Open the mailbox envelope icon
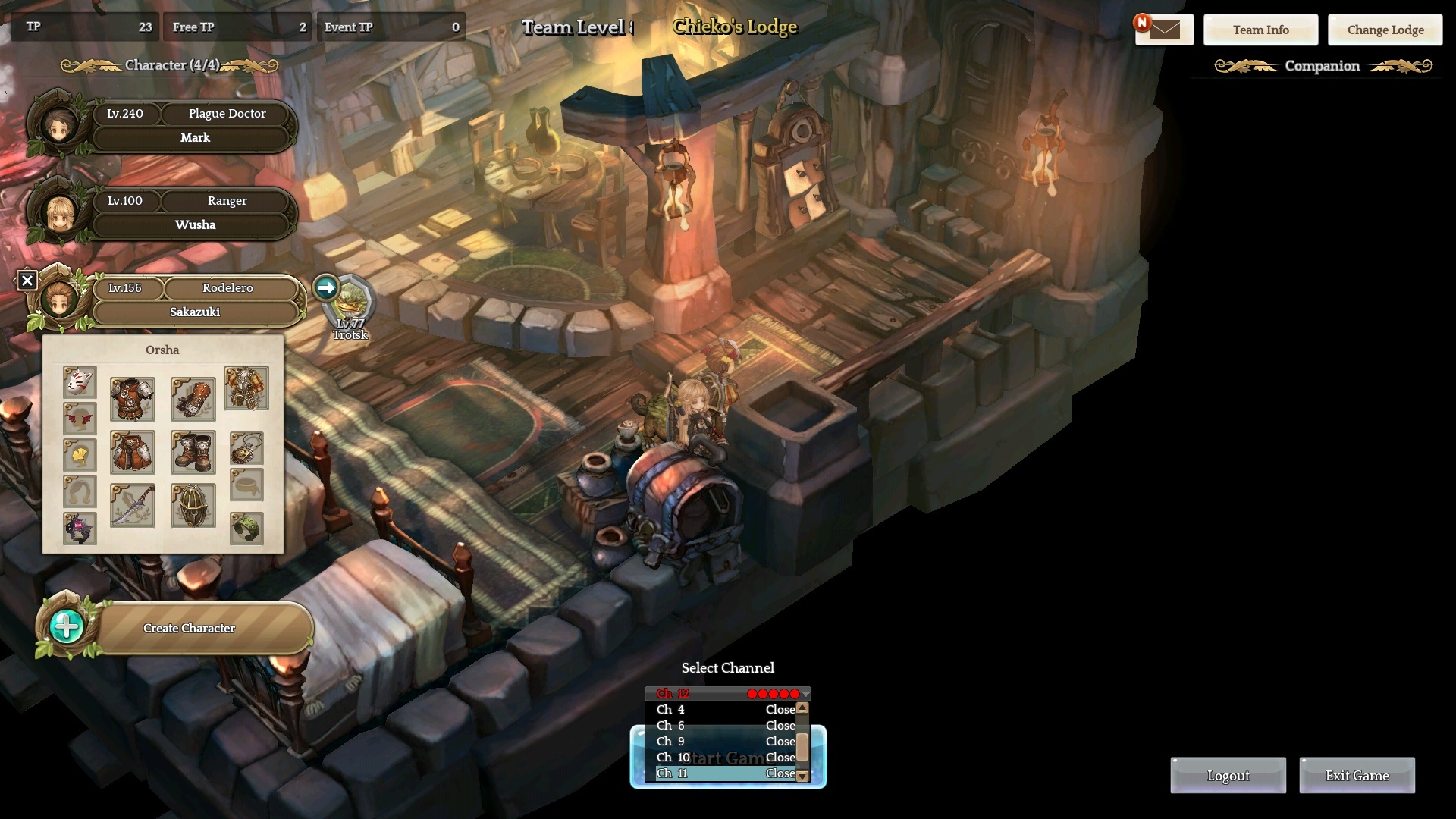 [x=1164, y=30]
